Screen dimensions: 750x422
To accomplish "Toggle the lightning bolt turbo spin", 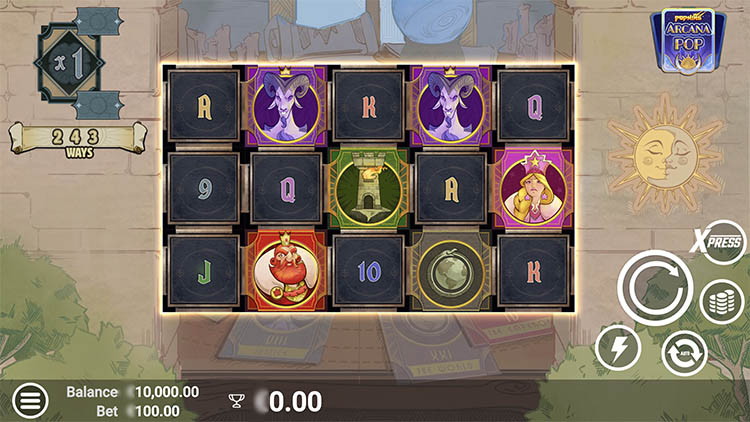I will (x=617, y=349).
